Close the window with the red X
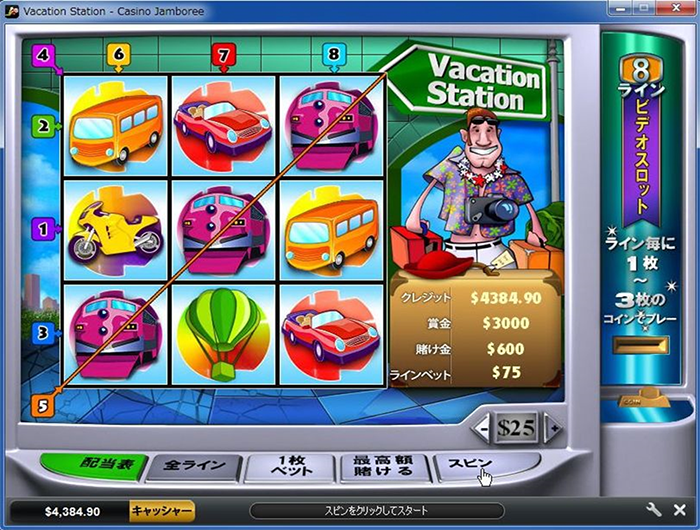700x530 pixels. pyautogui.click(x=674, y=9)
